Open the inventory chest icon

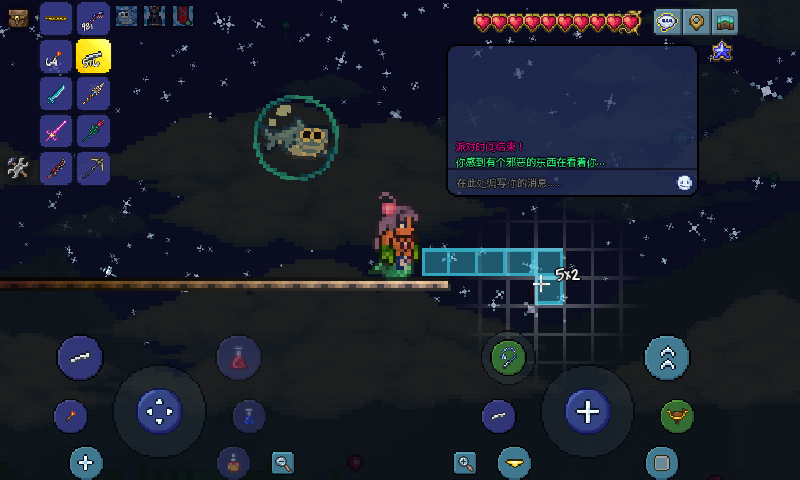coord(20,15)
